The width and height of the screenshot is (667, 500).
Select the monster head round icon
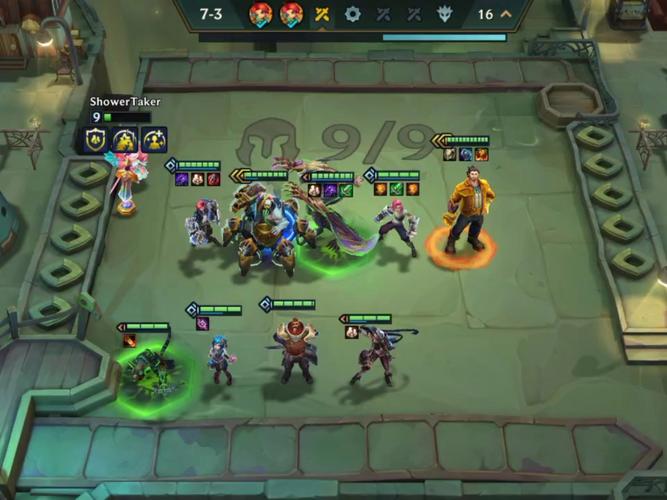click(444, 14)
